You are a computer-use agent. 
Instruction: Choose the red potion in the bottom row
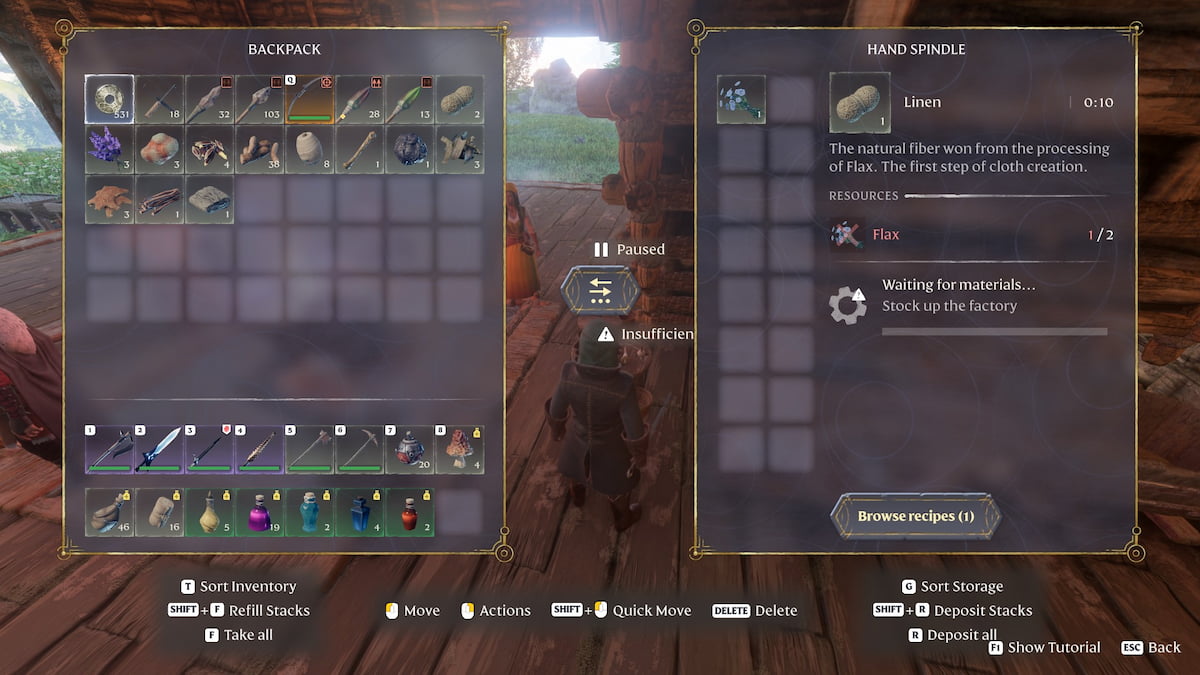409,512
